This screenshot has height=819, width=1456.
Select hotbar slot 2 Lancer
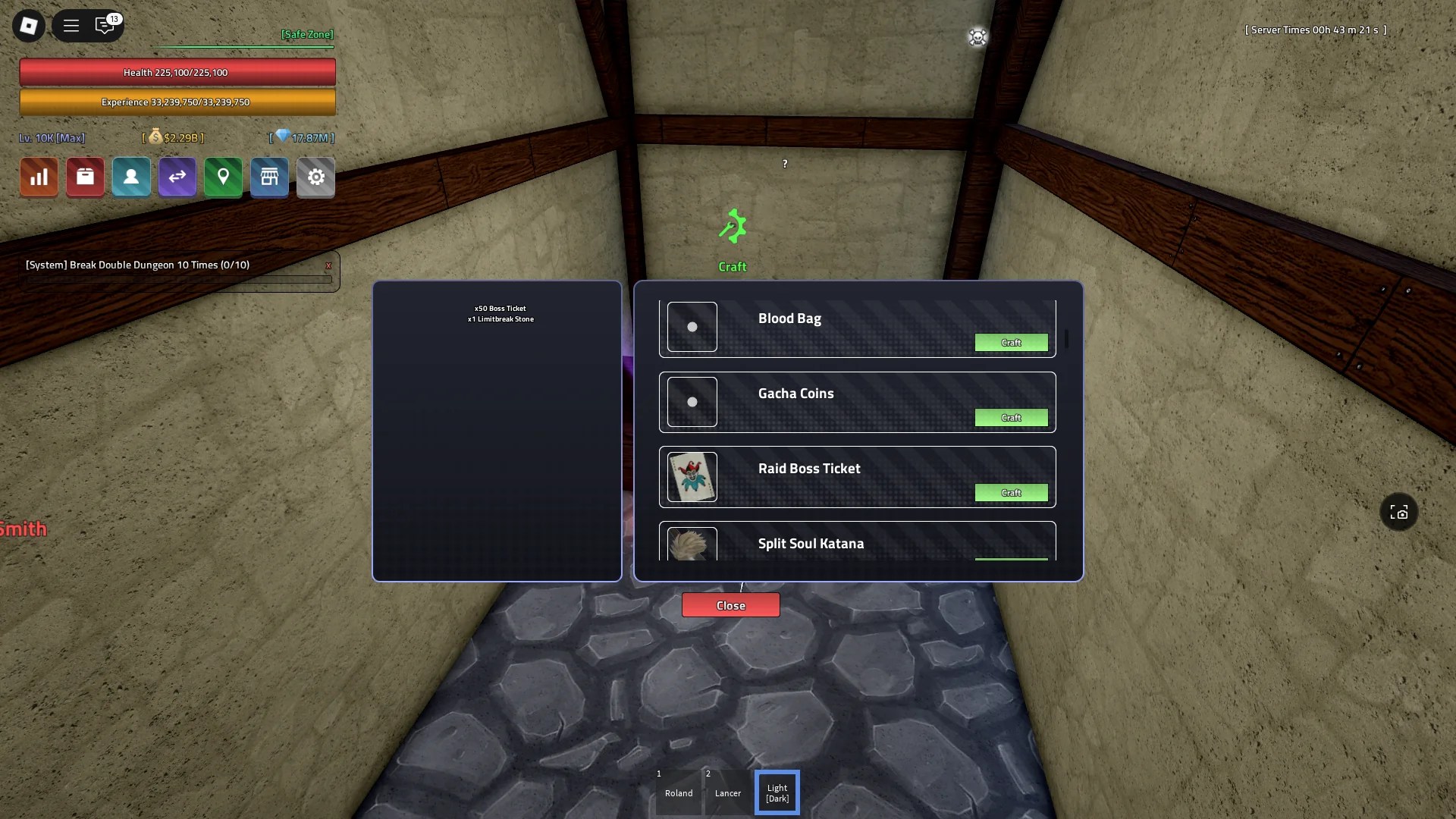coord(727,792)
